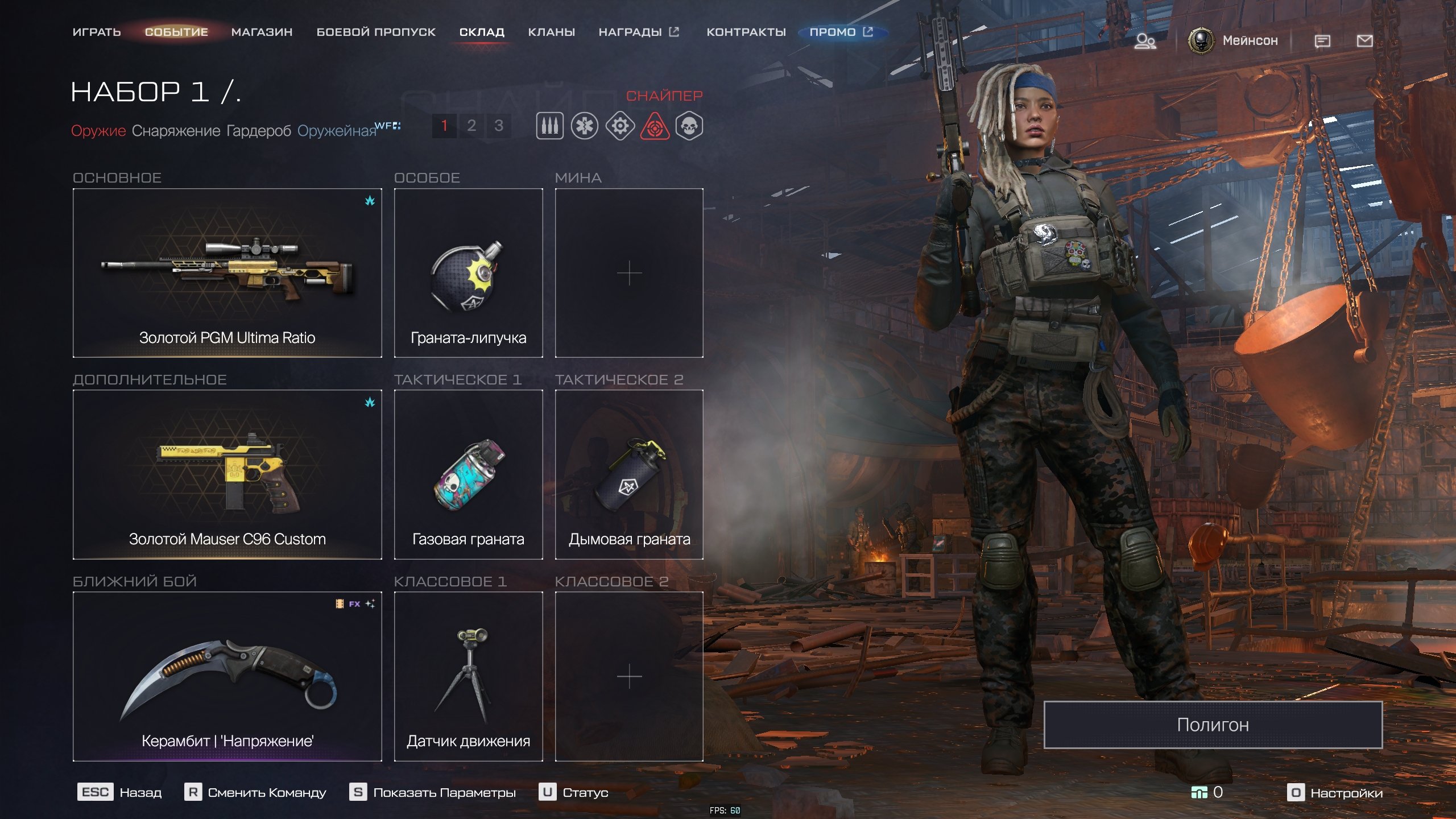Screen dimensions: 1456x819
Task: Open the Газовая граната tactical slot
Action: (468, 474)
